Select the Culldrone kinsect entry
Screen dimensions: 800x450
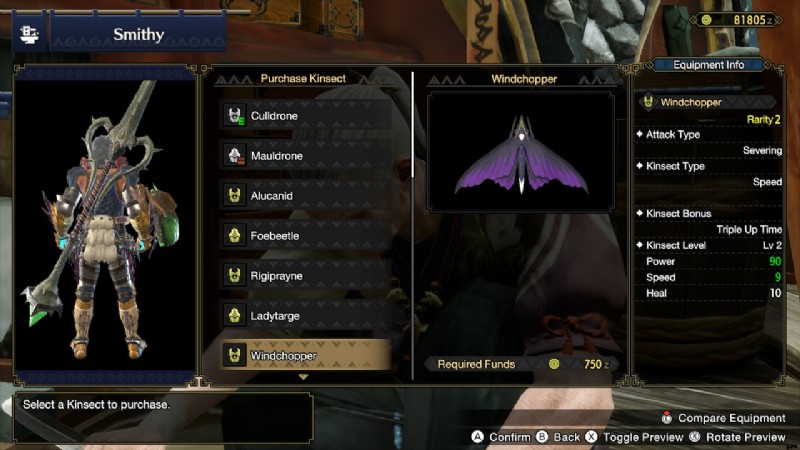[305, 116]
